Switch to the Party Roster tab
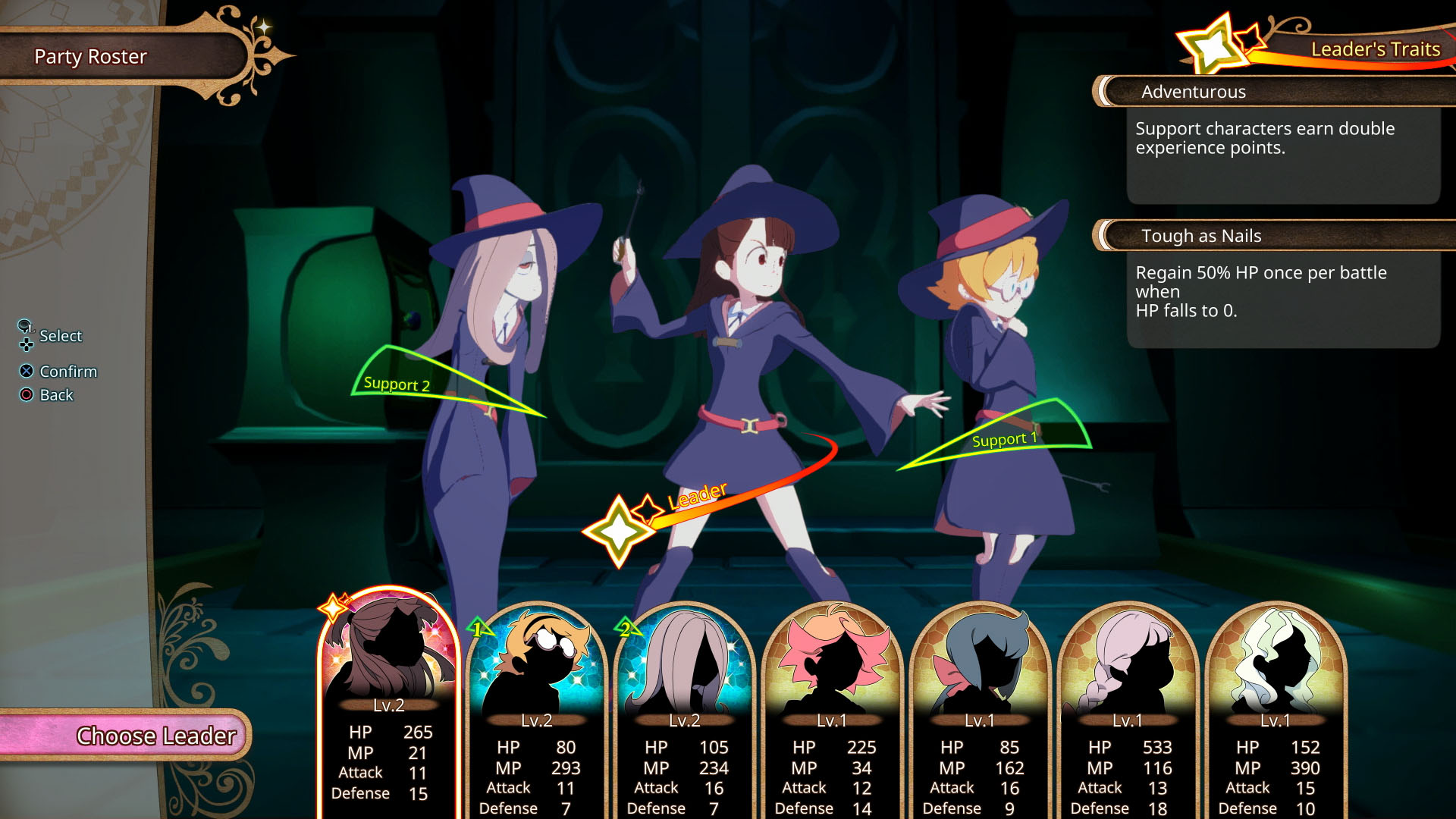The image size is (1456, 819). click(89, 56)
